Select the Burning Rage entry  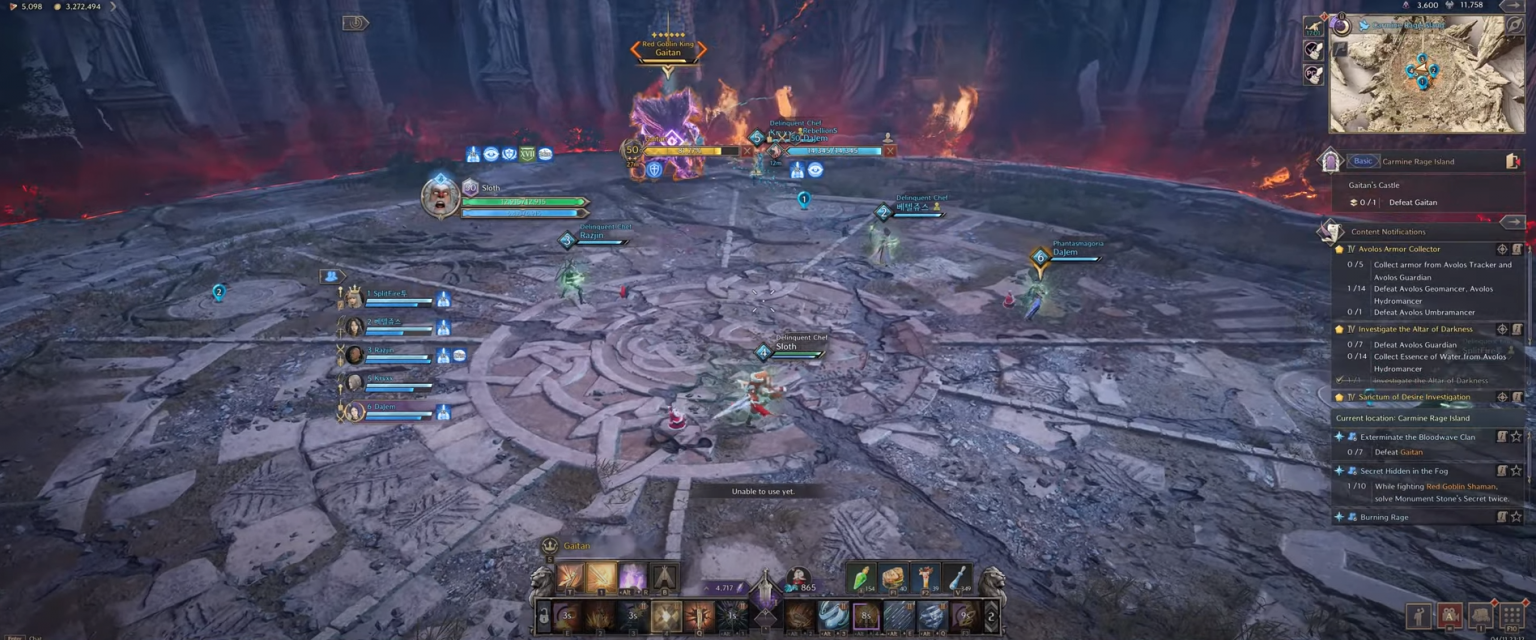[x=1384, y=517]
